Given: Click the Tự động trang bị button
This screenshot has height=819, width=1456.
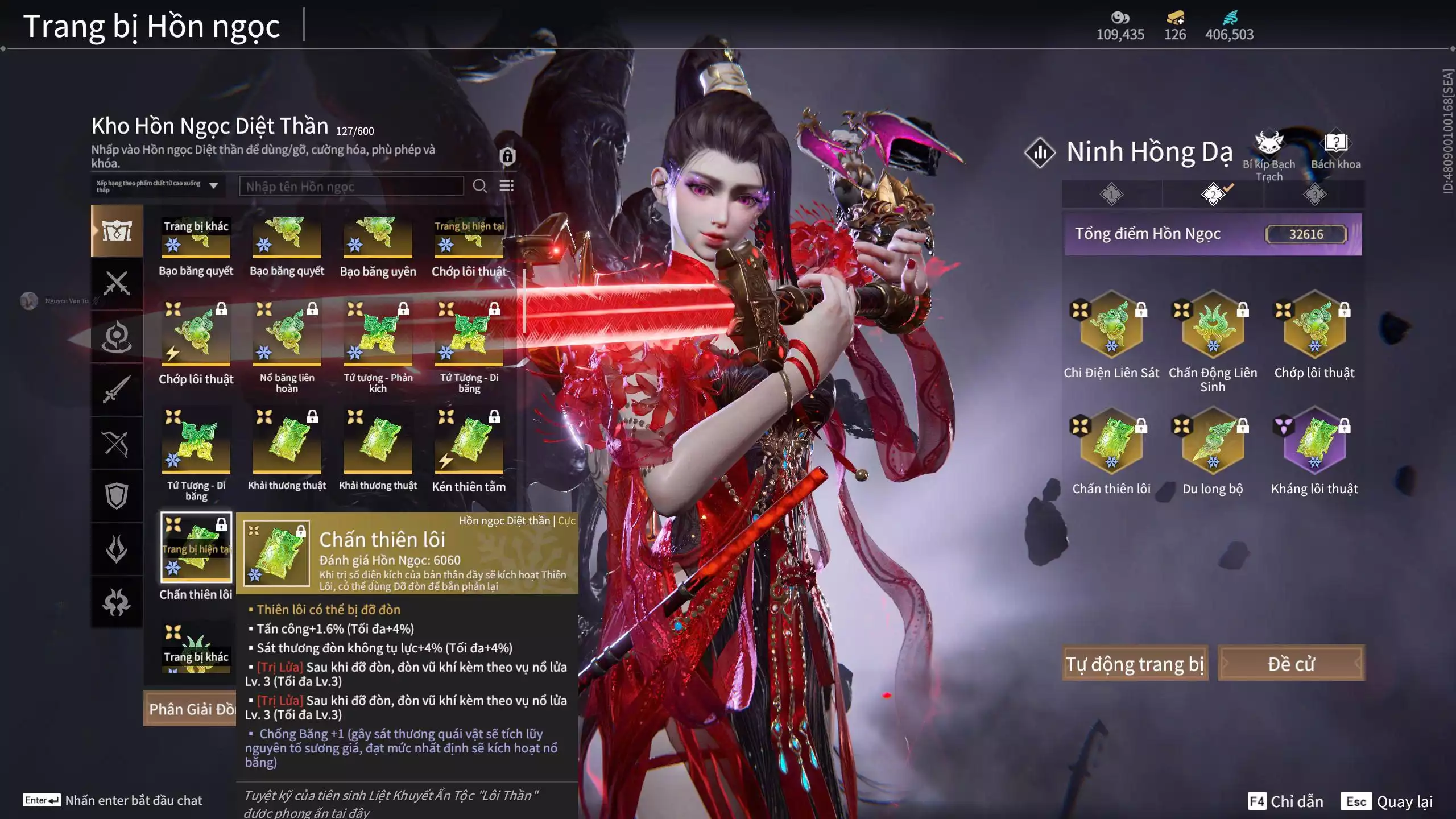Looking at the screenshot, I should coord(1135,664).
